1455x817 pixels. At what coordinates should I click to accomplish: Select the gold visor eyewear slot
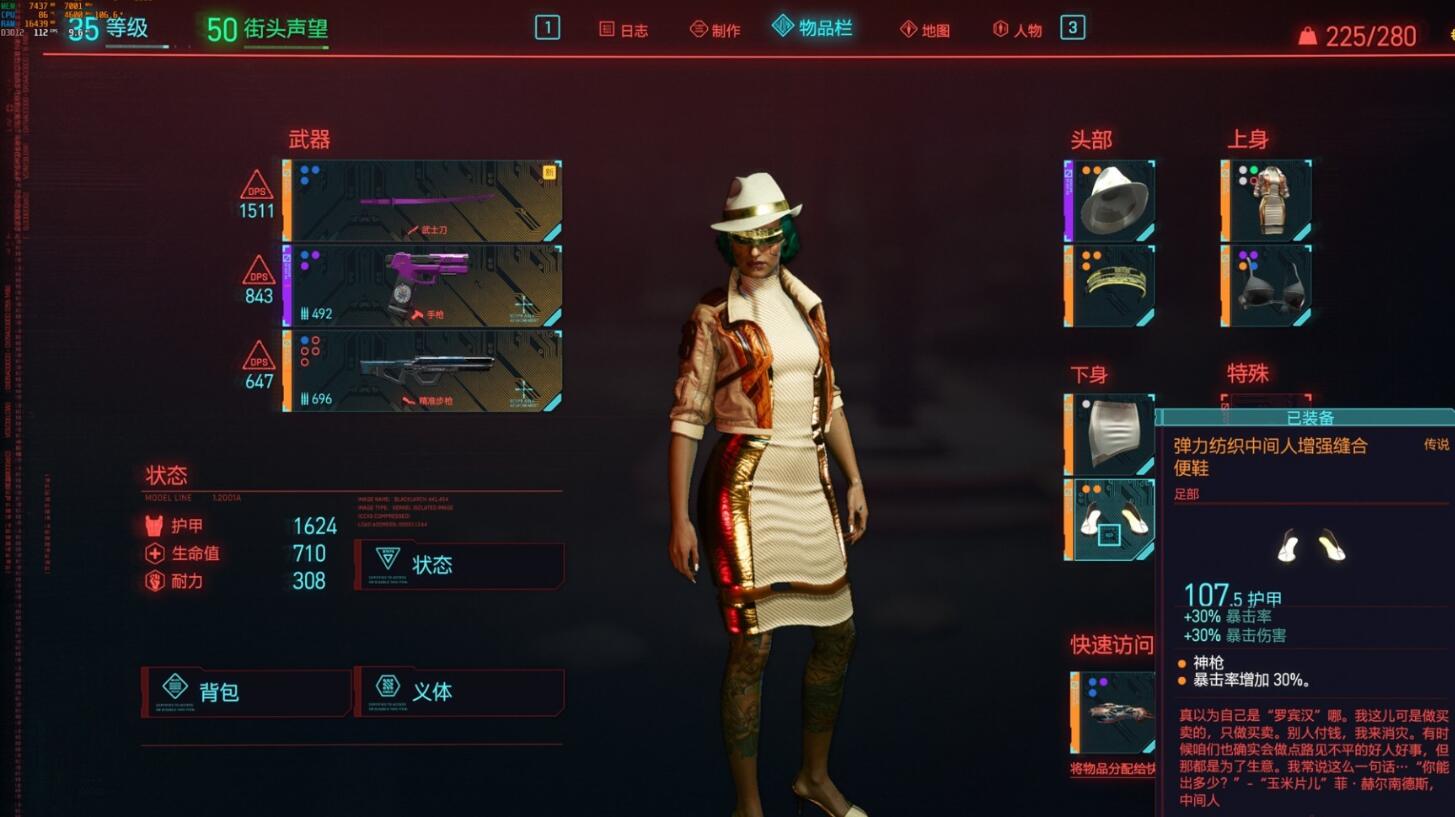[1110, 286]
